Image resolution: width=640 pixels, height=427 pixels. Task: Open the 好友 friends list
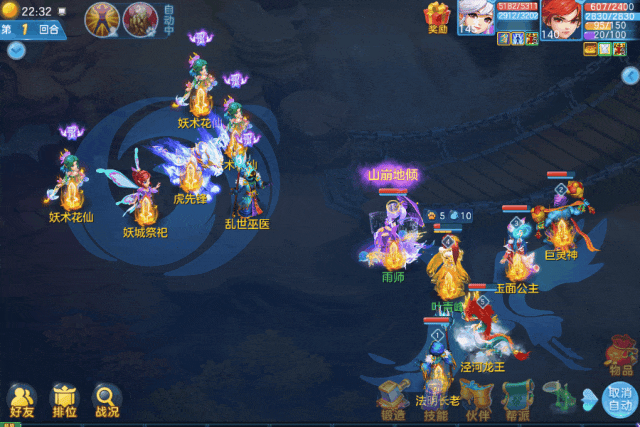pos(22,399)
